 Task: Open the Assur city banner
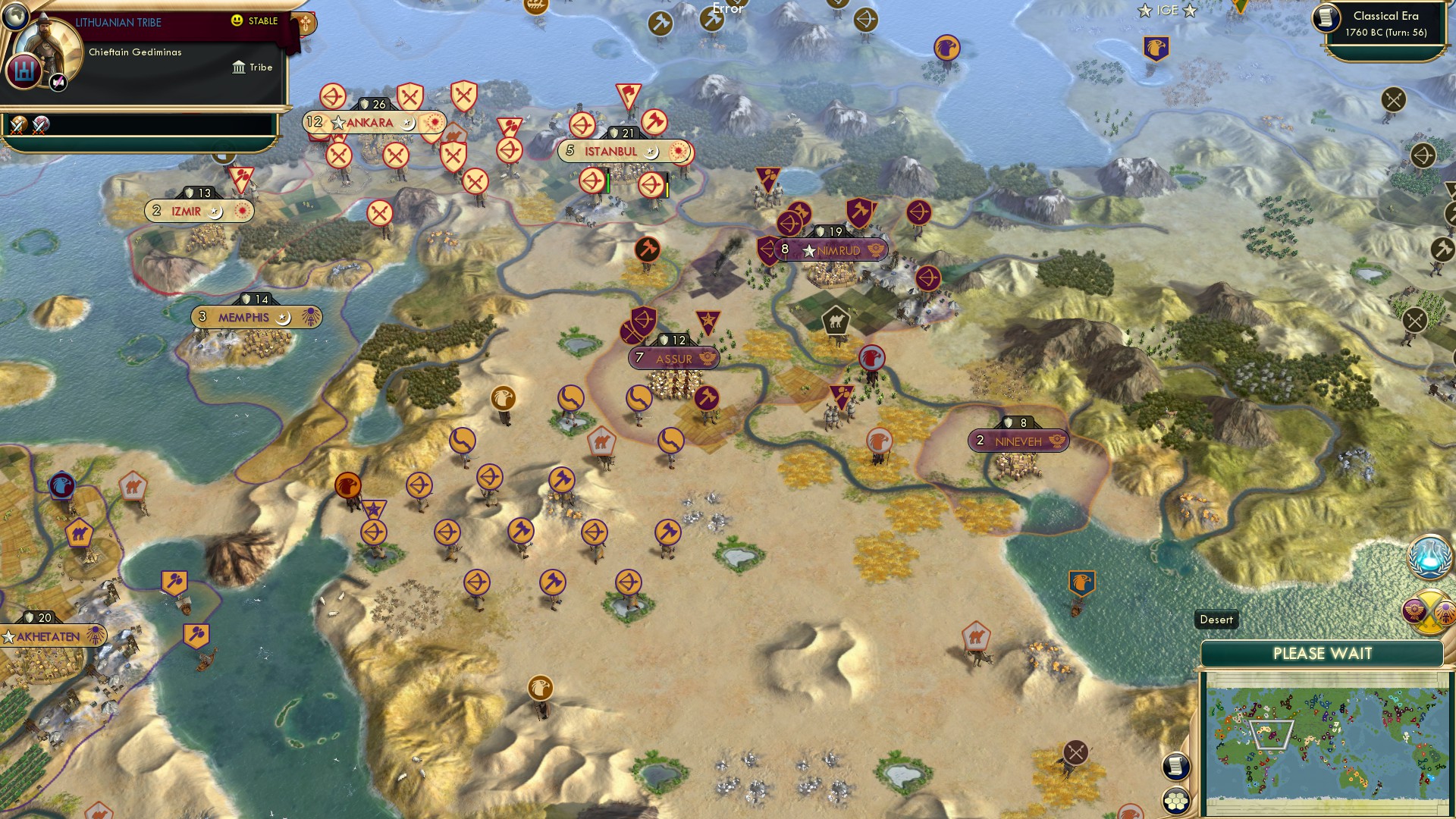click(x=673, y=358)
